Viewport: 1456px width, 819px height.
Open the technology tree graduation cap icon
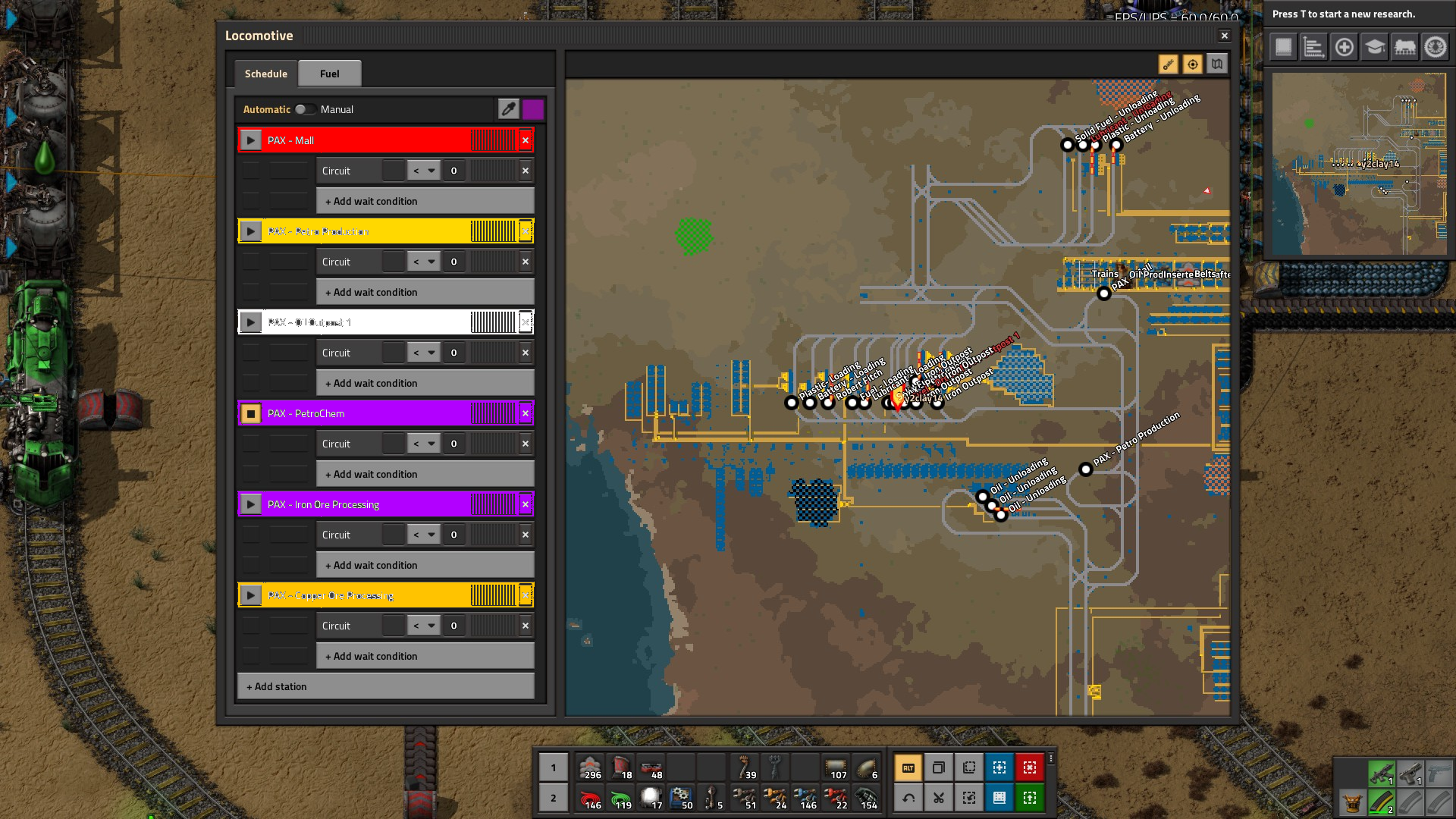coord(1373,46)
